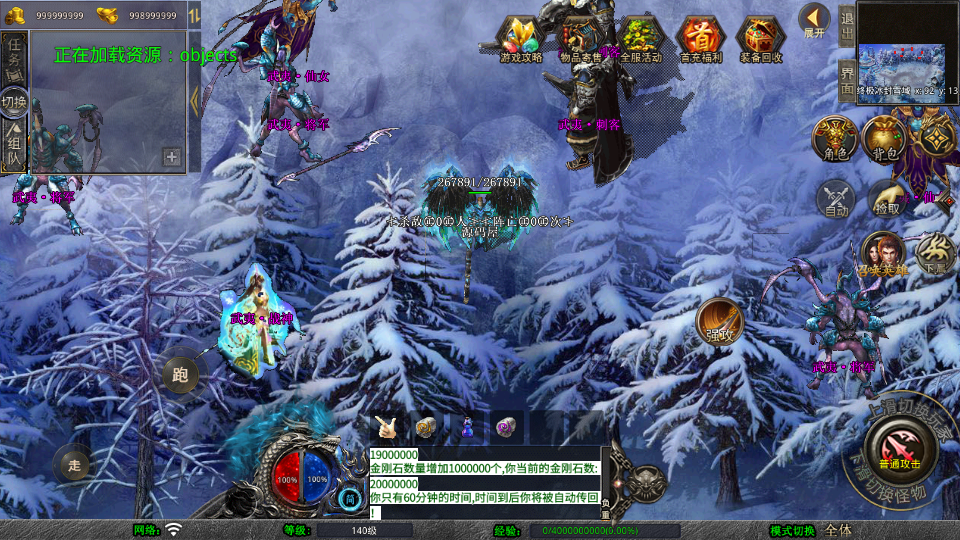The image size is (960, 540).
Task: Tap the 捡取 pickup hand button
Action: coord(885,198)
